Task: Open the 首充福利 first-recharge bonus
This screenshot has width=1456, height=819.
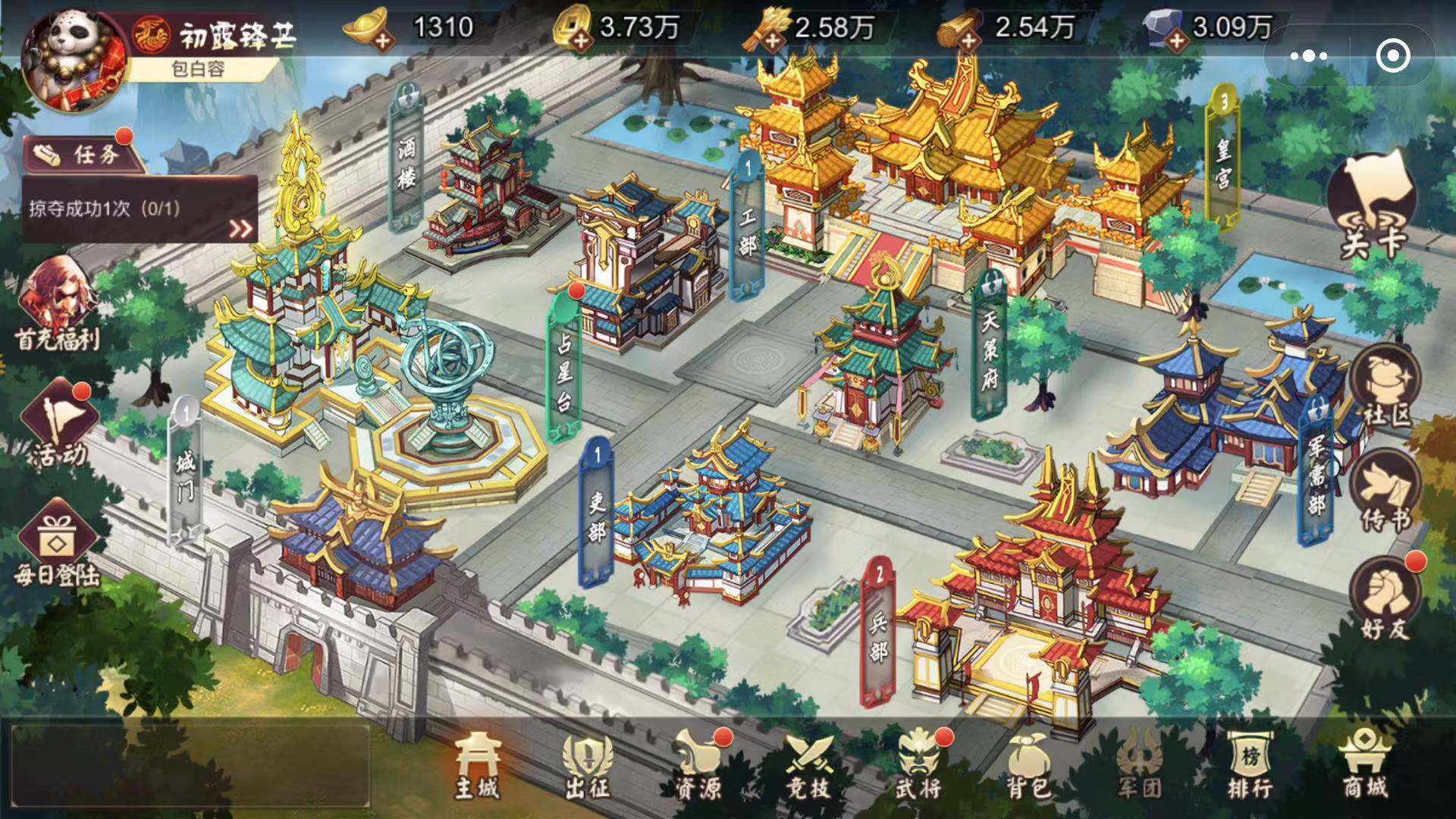Action: pos(58,305)
